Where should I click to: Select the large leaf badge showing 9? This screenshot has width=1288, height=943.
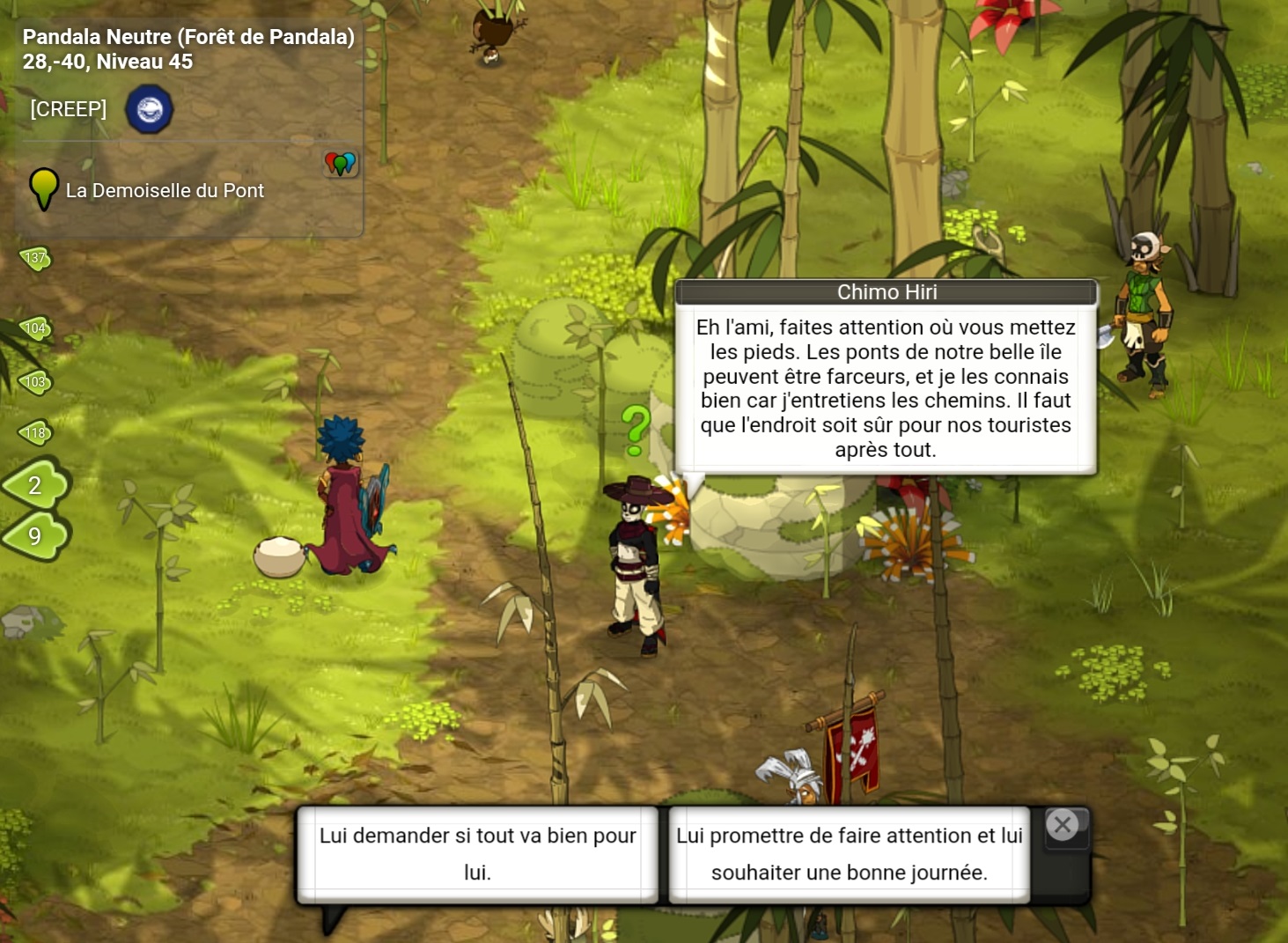[36, 535]
